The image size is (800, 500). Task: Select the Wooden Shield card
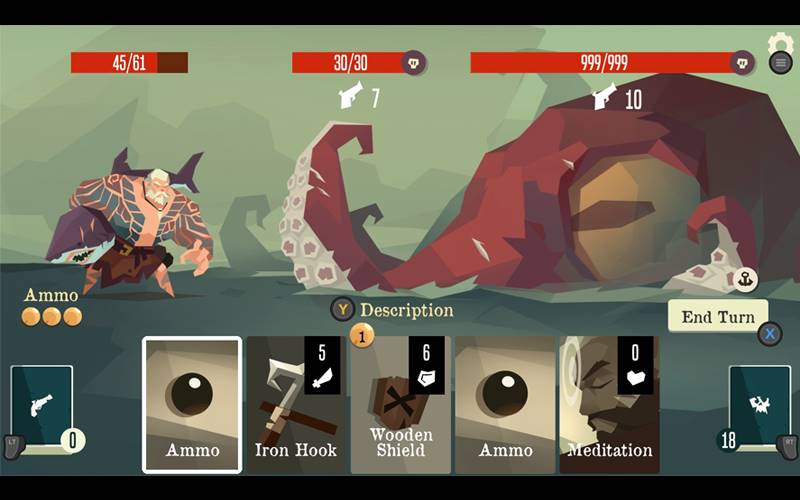(400, 404)
